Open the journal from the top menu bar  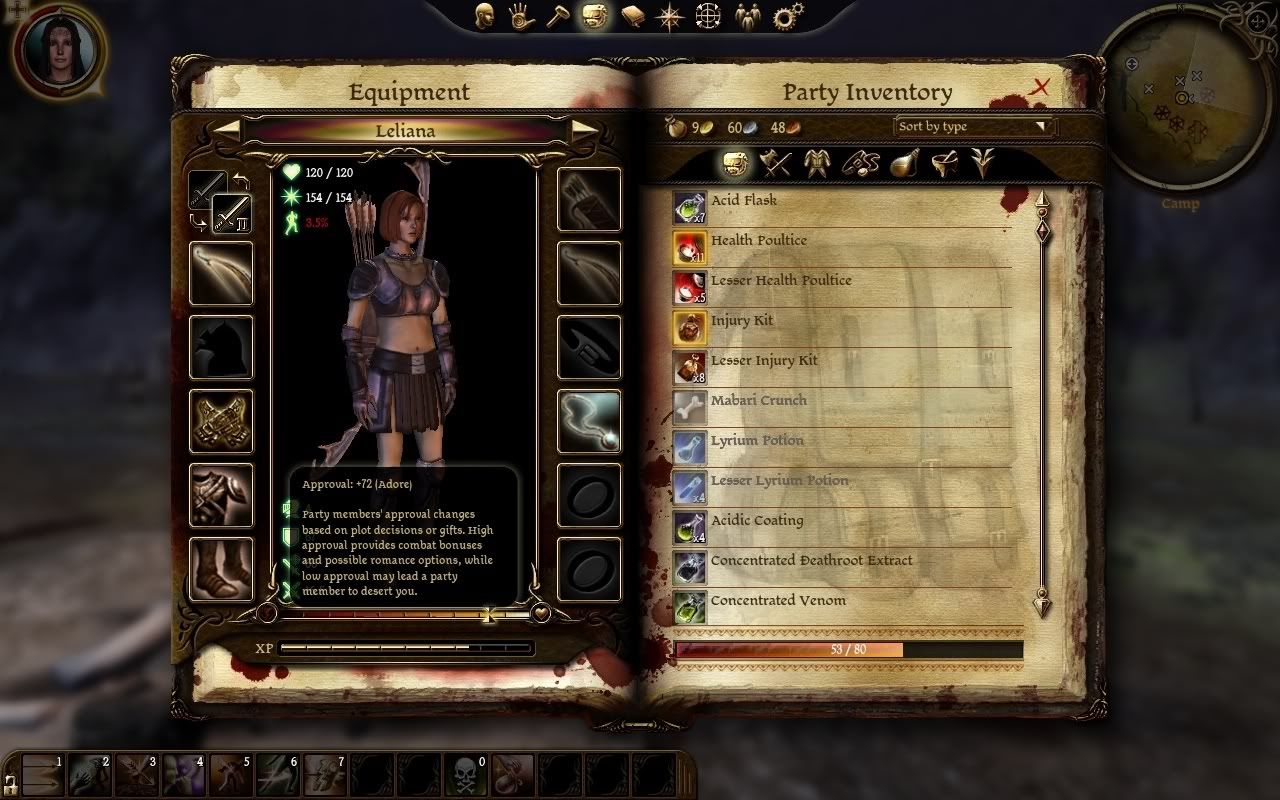(632, 16)
